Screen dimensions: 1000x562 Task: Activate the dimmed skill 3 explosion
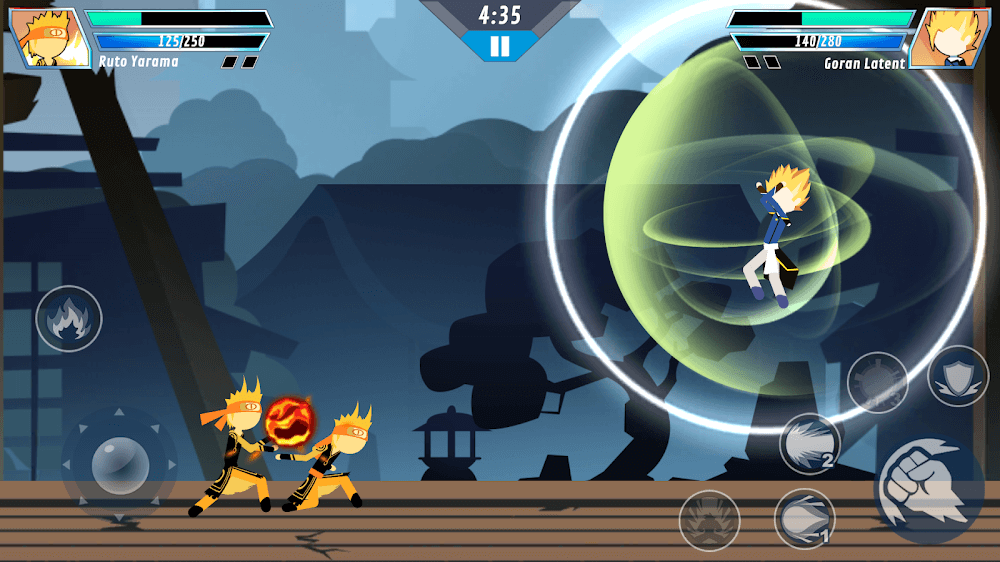click(877, 382)
